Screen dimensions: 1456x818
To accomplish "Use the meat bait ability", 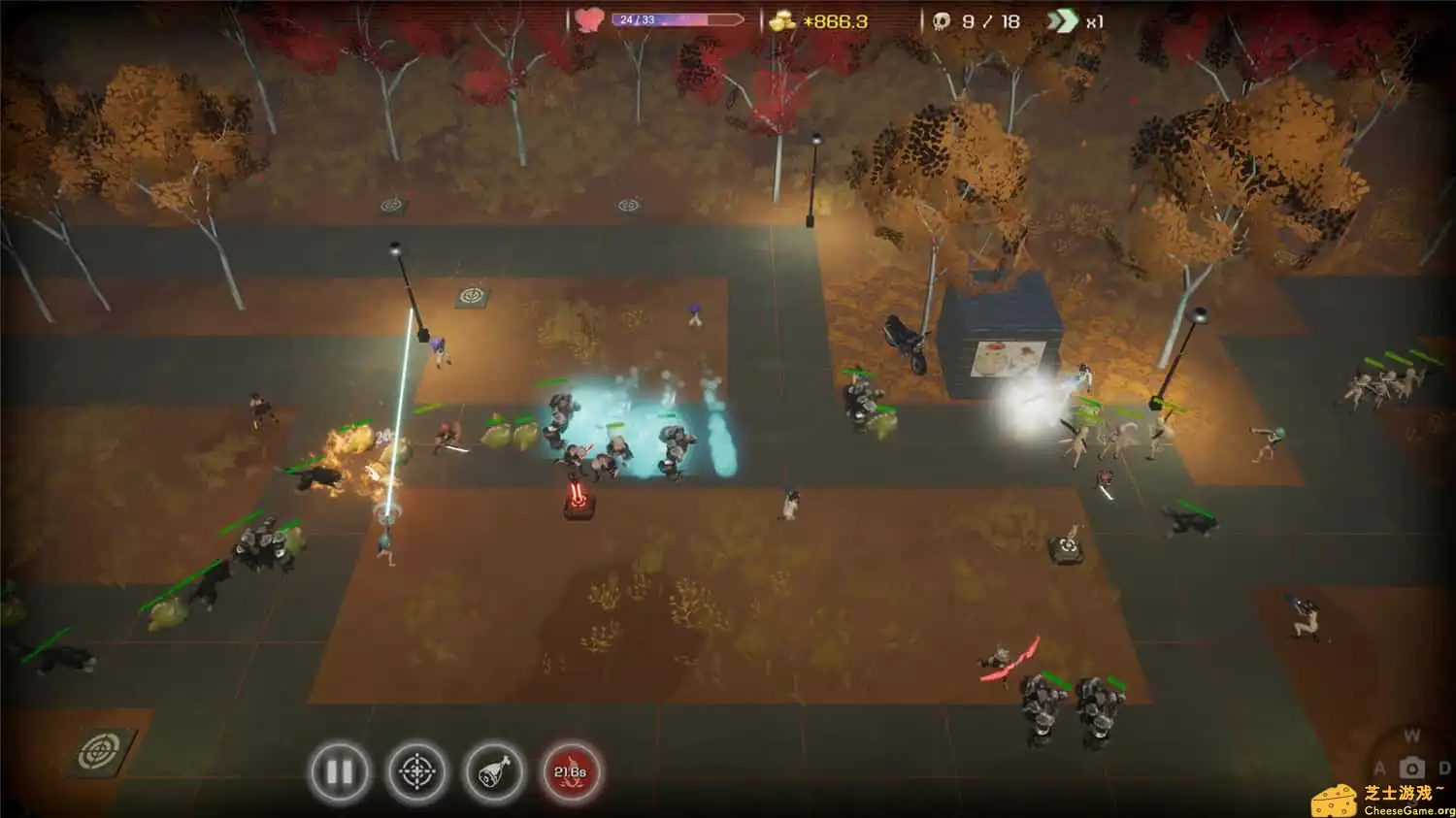I will point(495,772).
